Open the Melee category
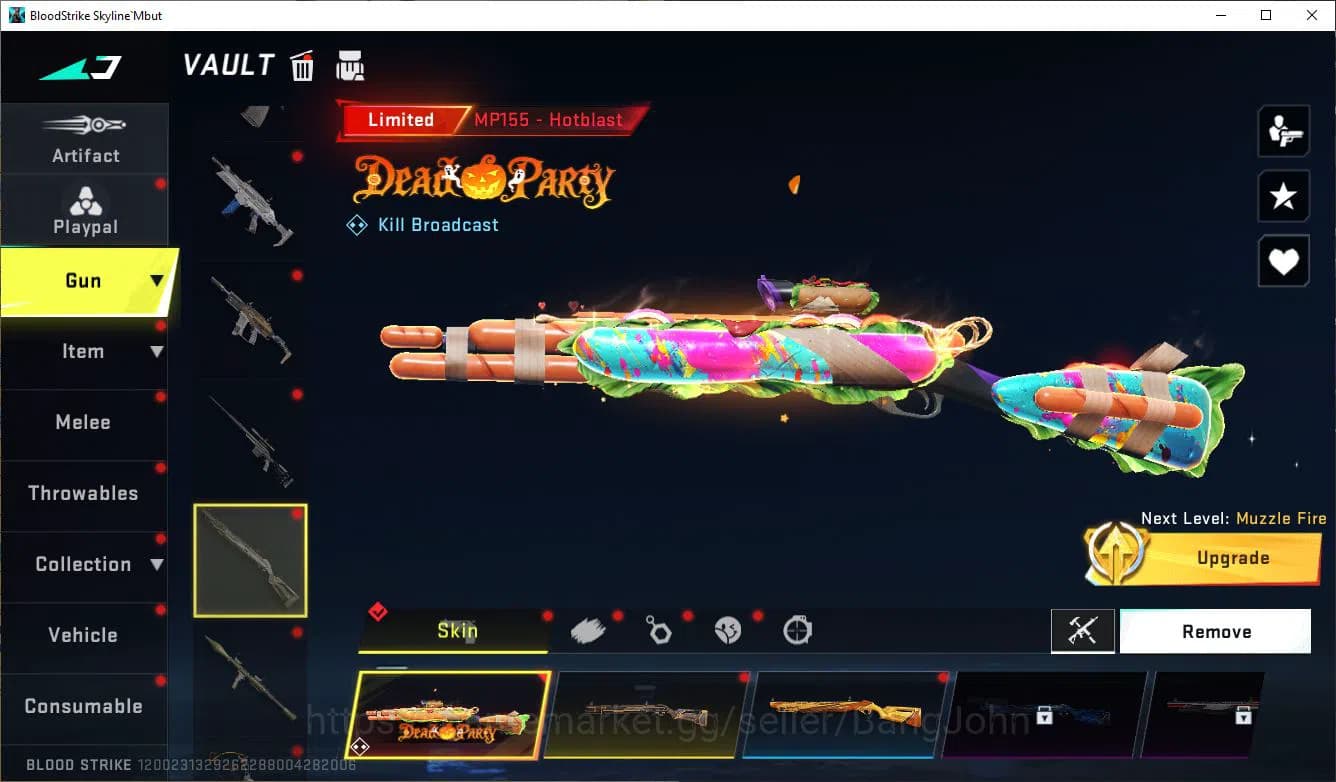 tap(83, 422)
